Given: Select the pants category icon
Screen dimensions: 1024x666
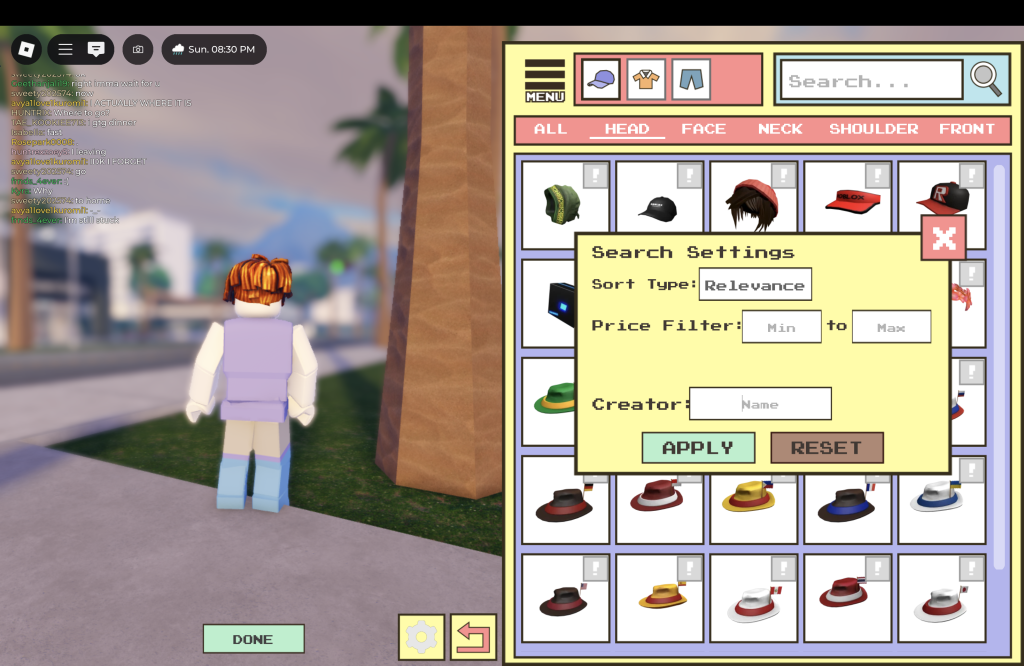Looking at the screenshot, I should 691,79.
